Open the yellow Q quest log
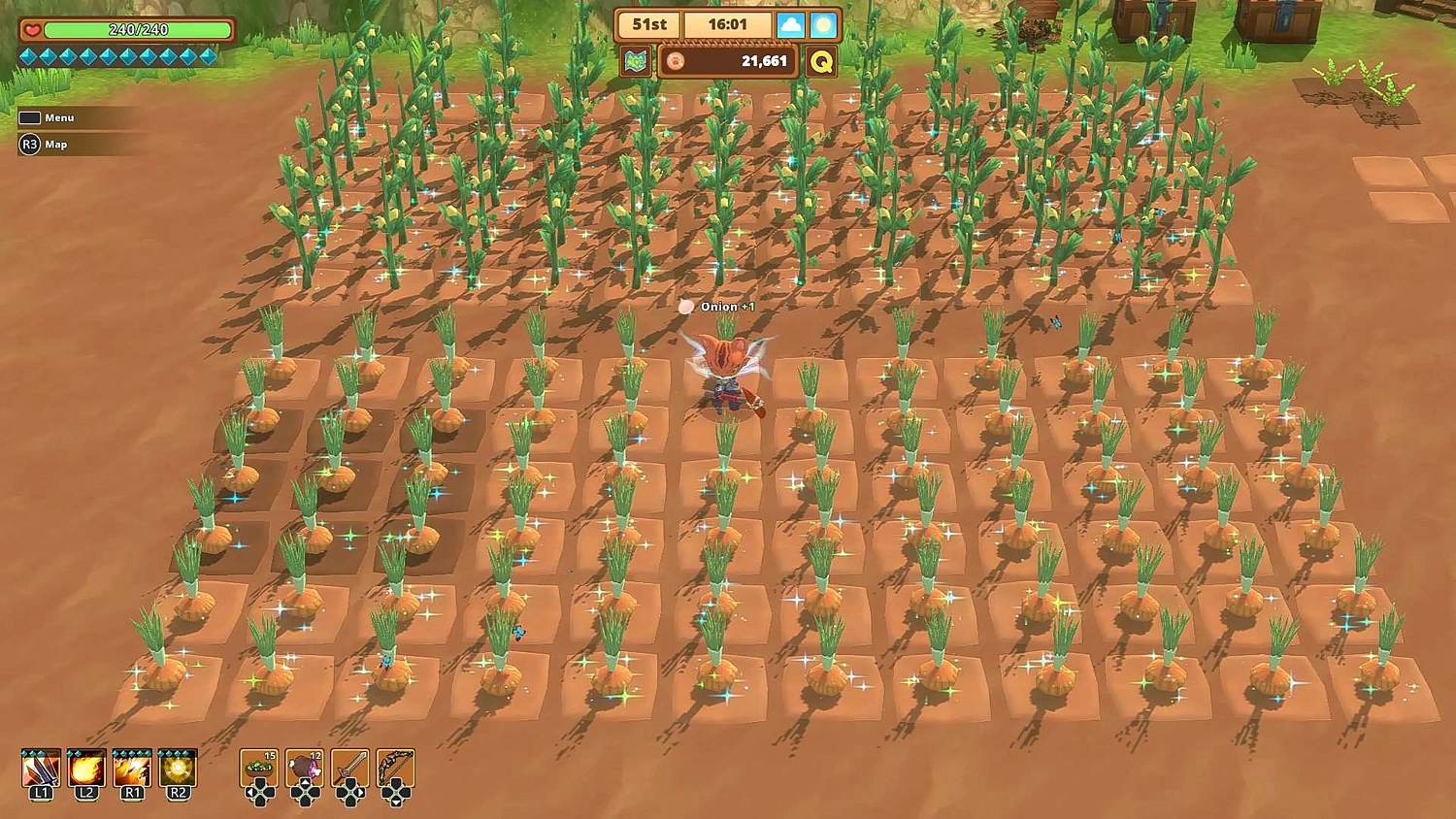The image size is (1456, 819). coord(821,62)
